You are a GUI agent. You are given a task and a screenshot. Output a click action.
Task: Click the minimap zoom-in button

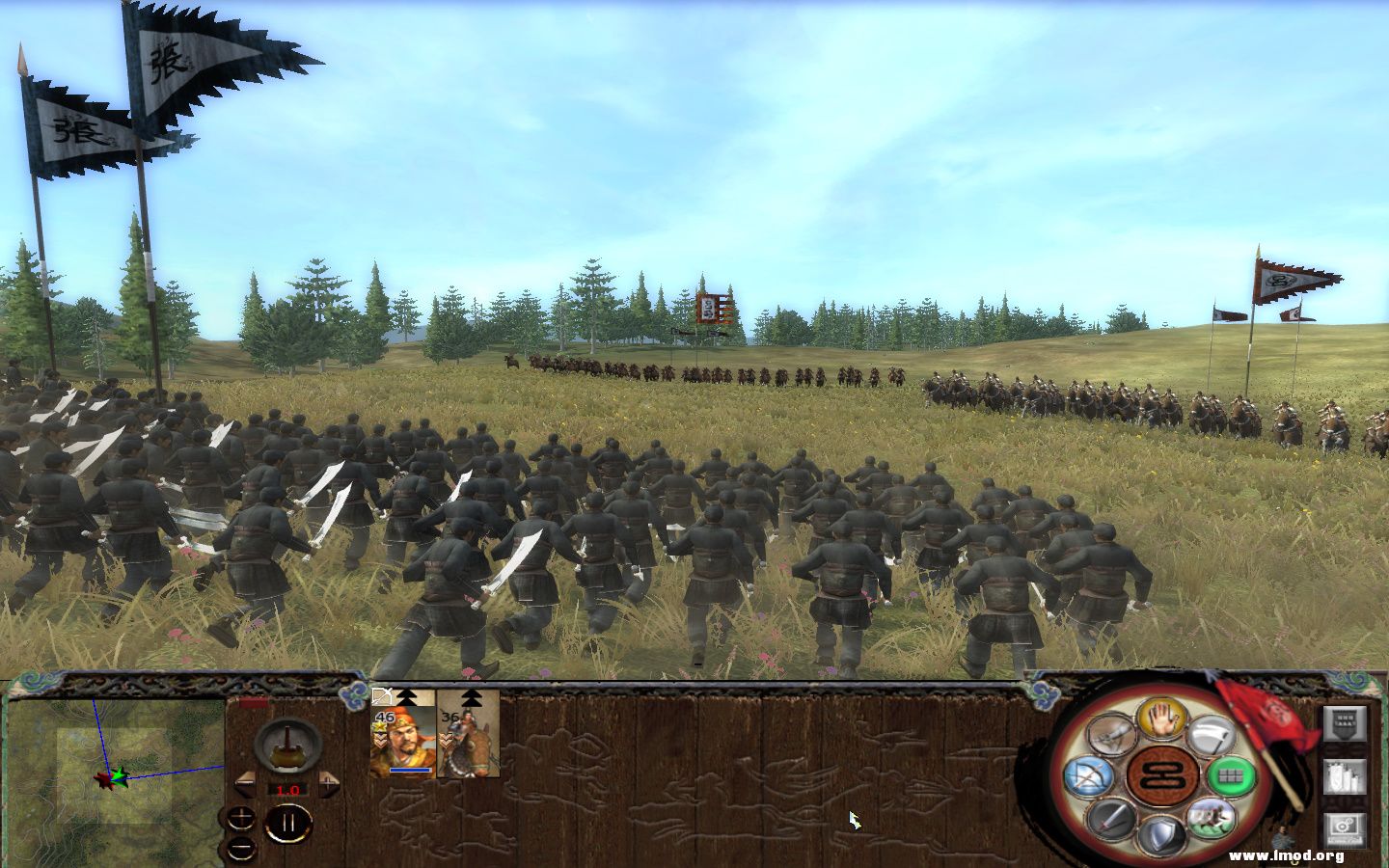241,817
